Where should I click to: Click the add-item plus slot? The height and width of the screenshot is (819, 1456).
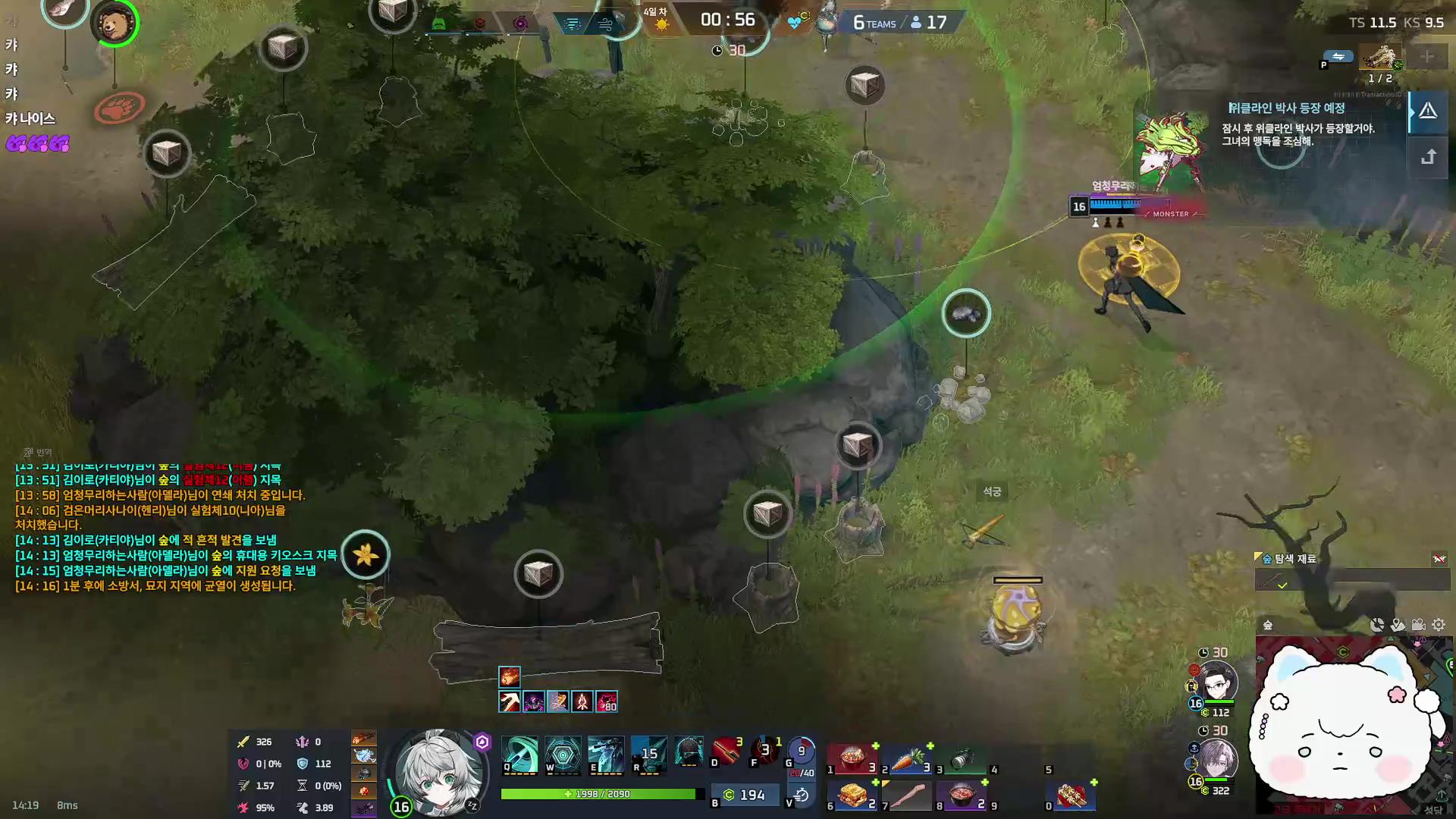(1426, 57)
